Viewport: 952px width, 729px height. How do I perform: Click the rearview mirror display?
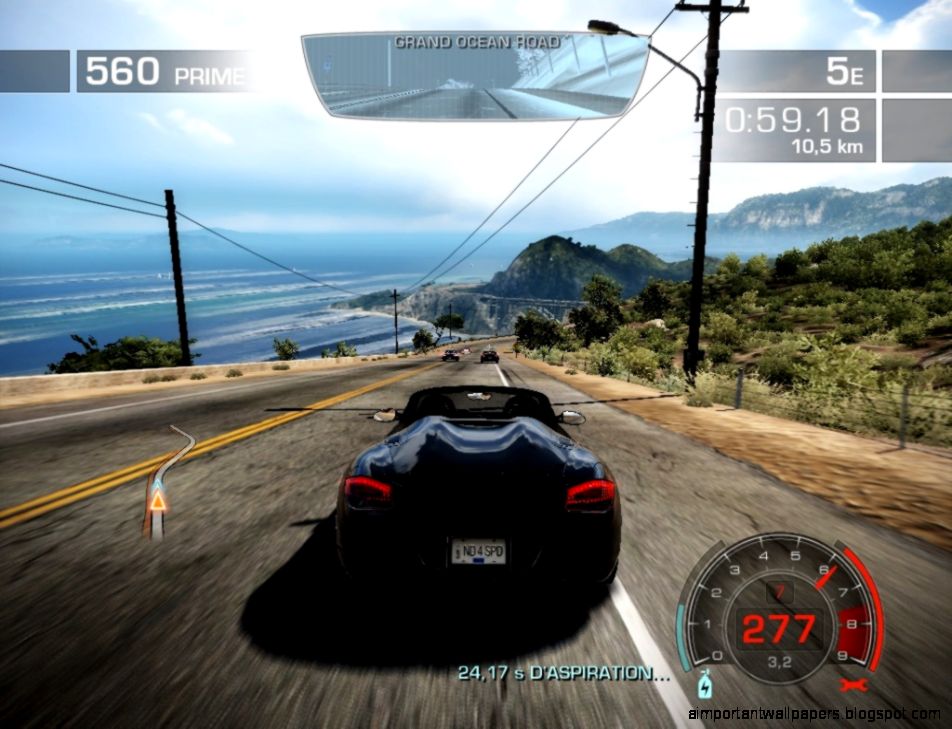click(475, 75)
